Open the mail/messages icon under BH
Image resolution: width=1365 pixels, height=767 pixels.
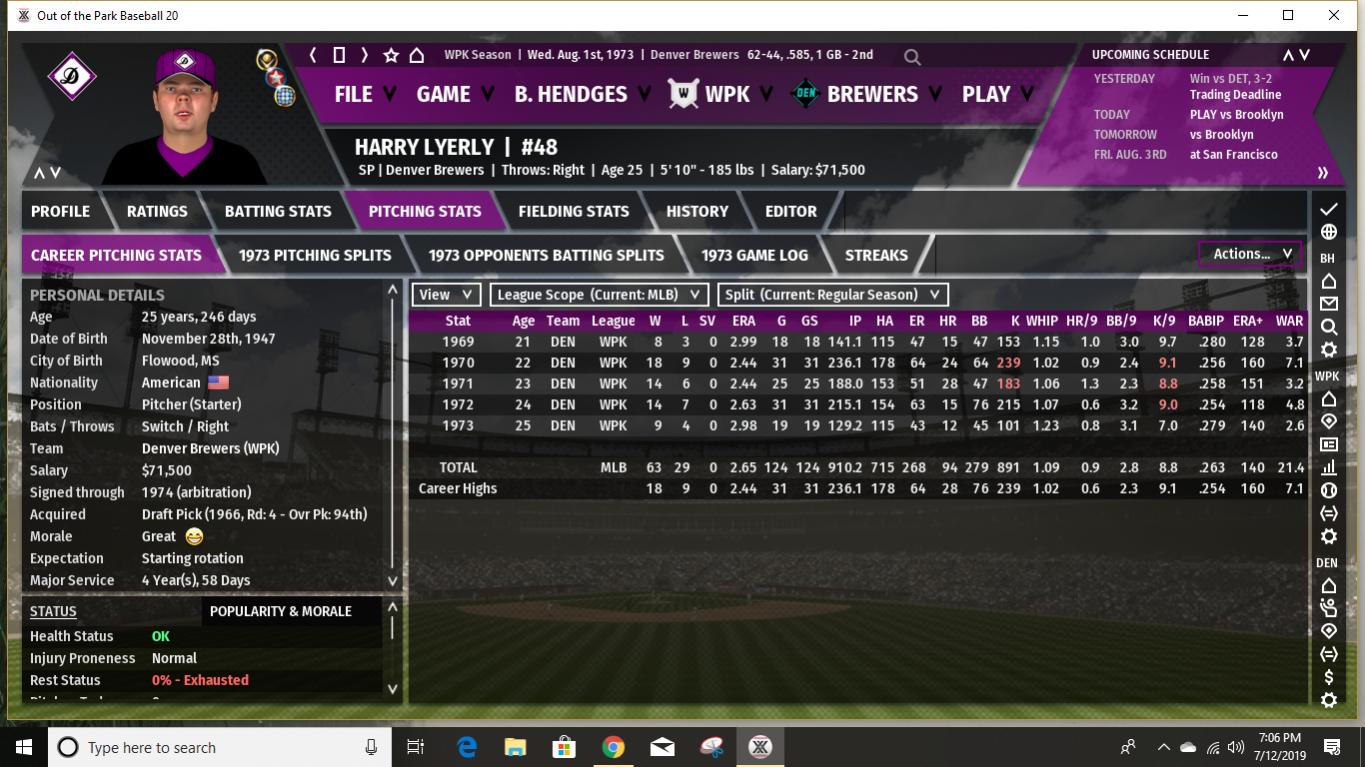(1327, 304)
